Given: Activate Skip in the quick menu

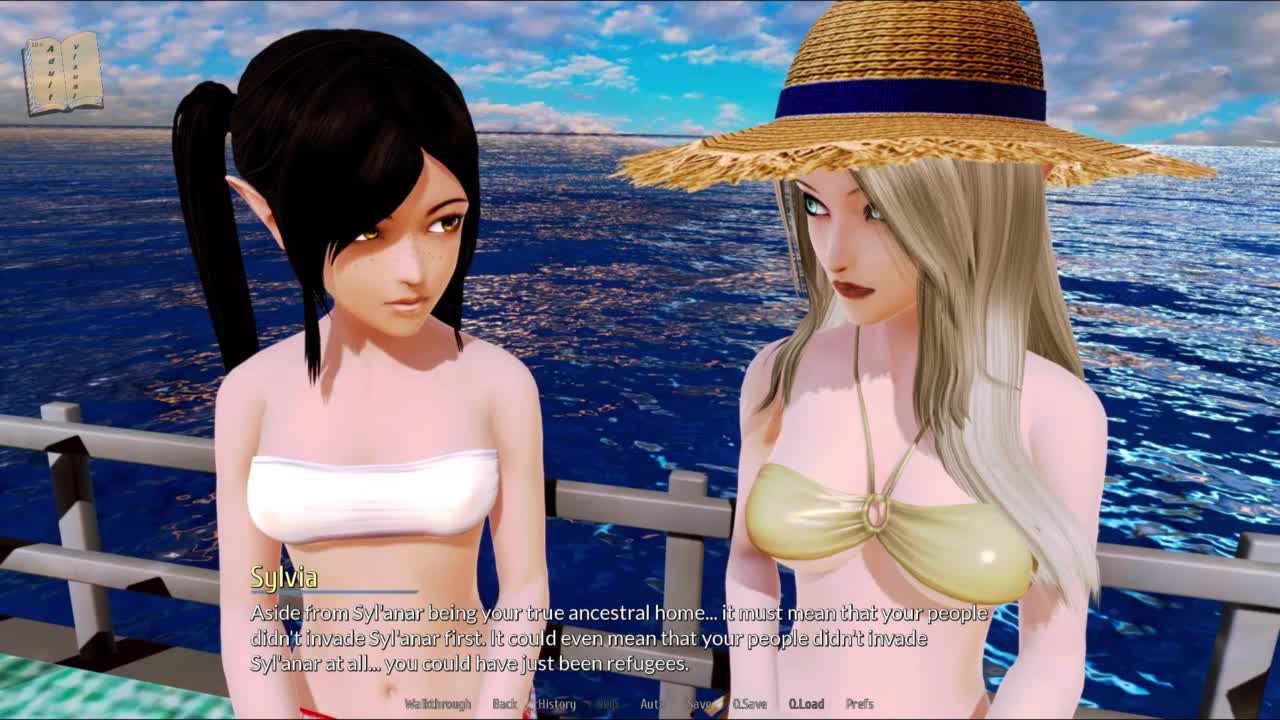Looking at the screenshot, I should pyautogui.click(x=607, y=704).
